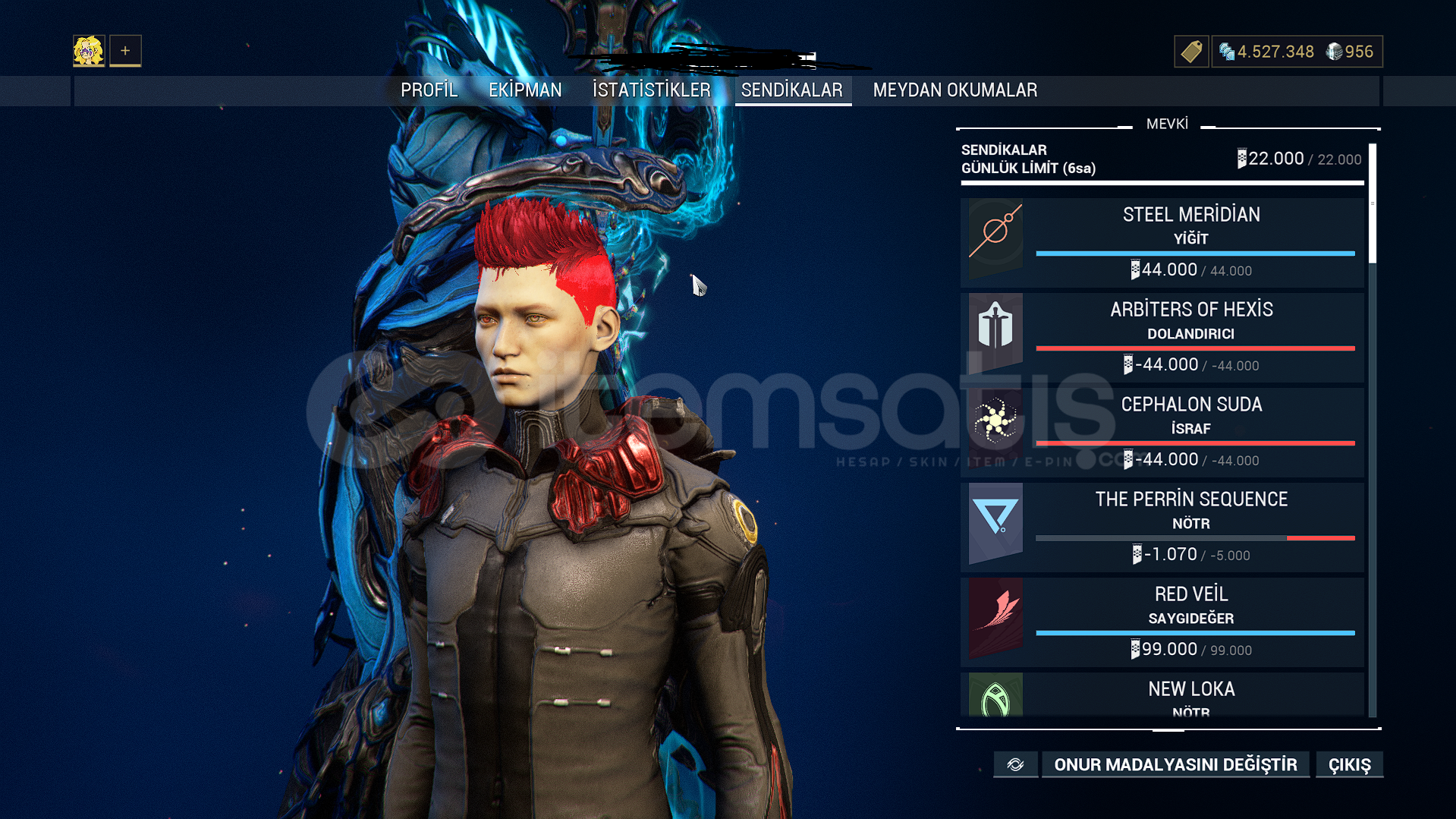Show the İstatistikler tab
The height and width of the screenshot is (819, 1456).
pyautogui.click(x=651, y=90)
